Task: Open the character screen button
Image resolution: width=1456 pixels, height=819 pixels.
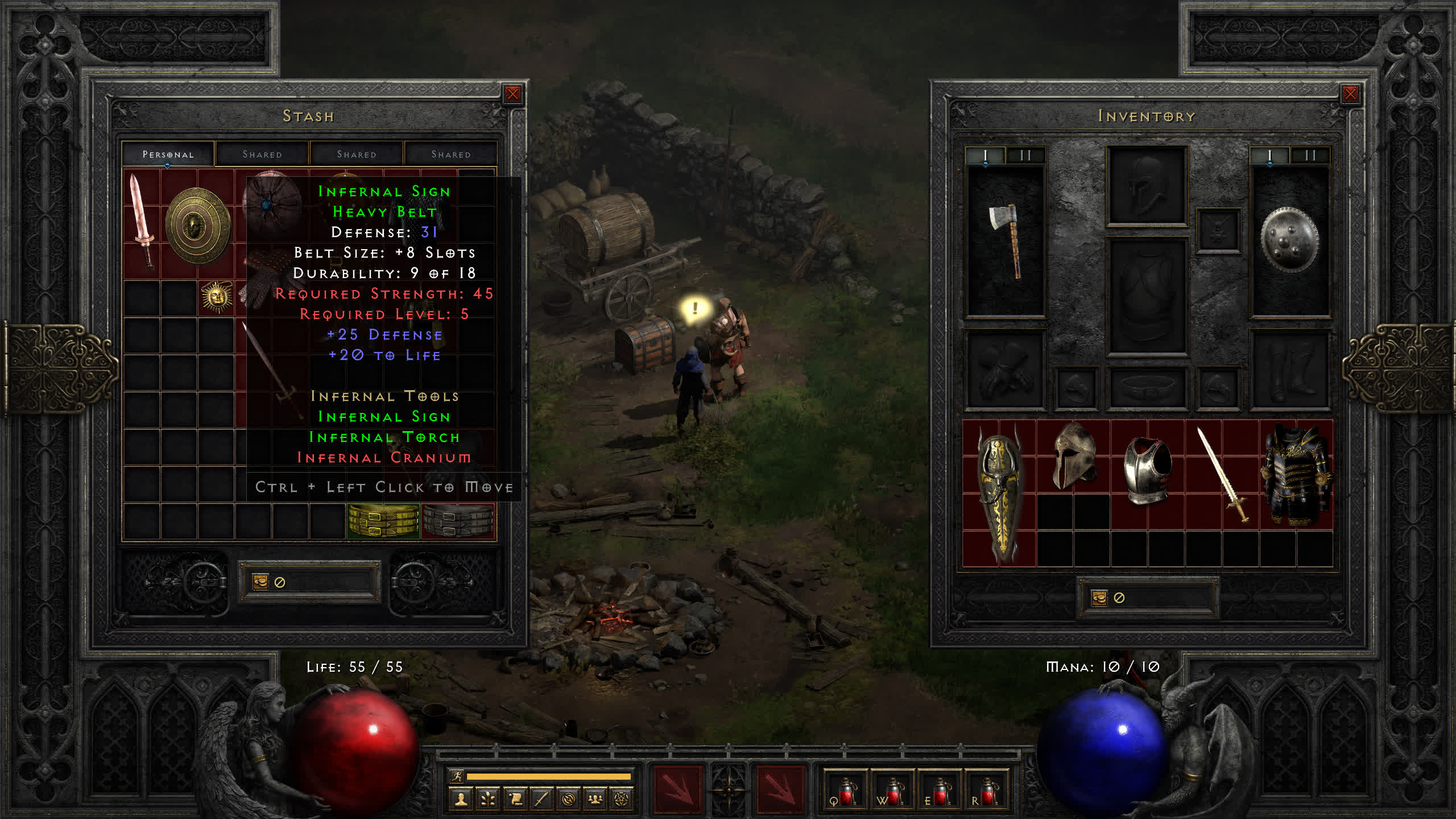Action: 461,800
